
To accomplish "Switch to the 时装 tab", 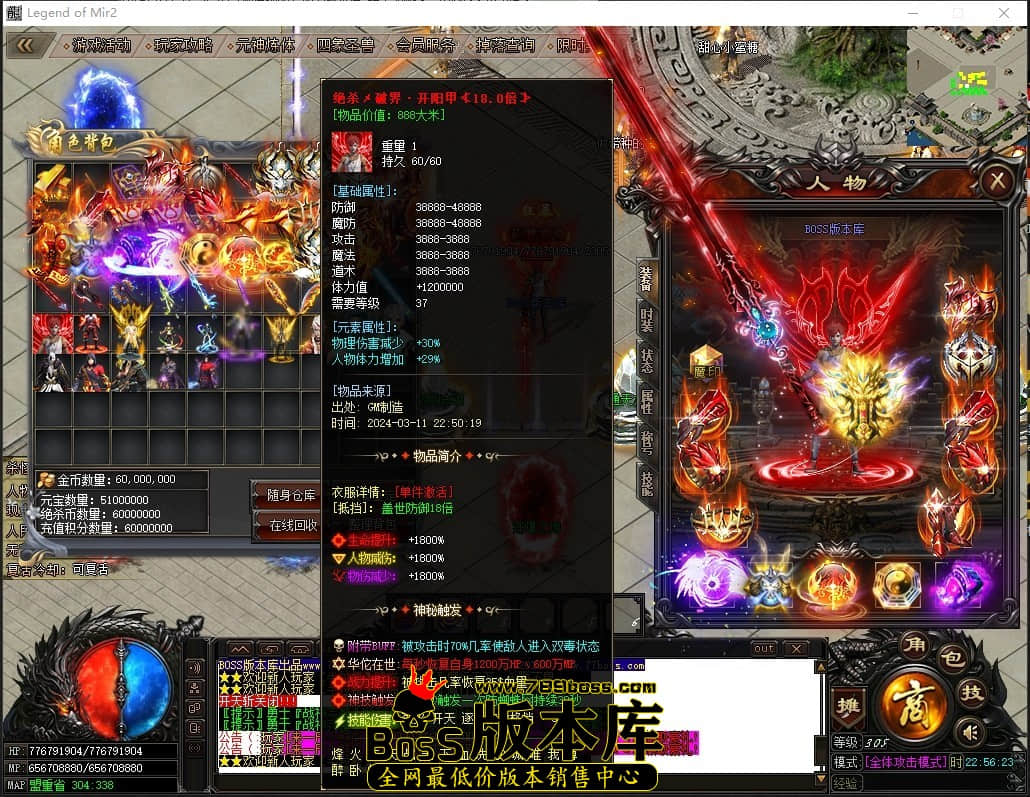I will tap(647, 322).
